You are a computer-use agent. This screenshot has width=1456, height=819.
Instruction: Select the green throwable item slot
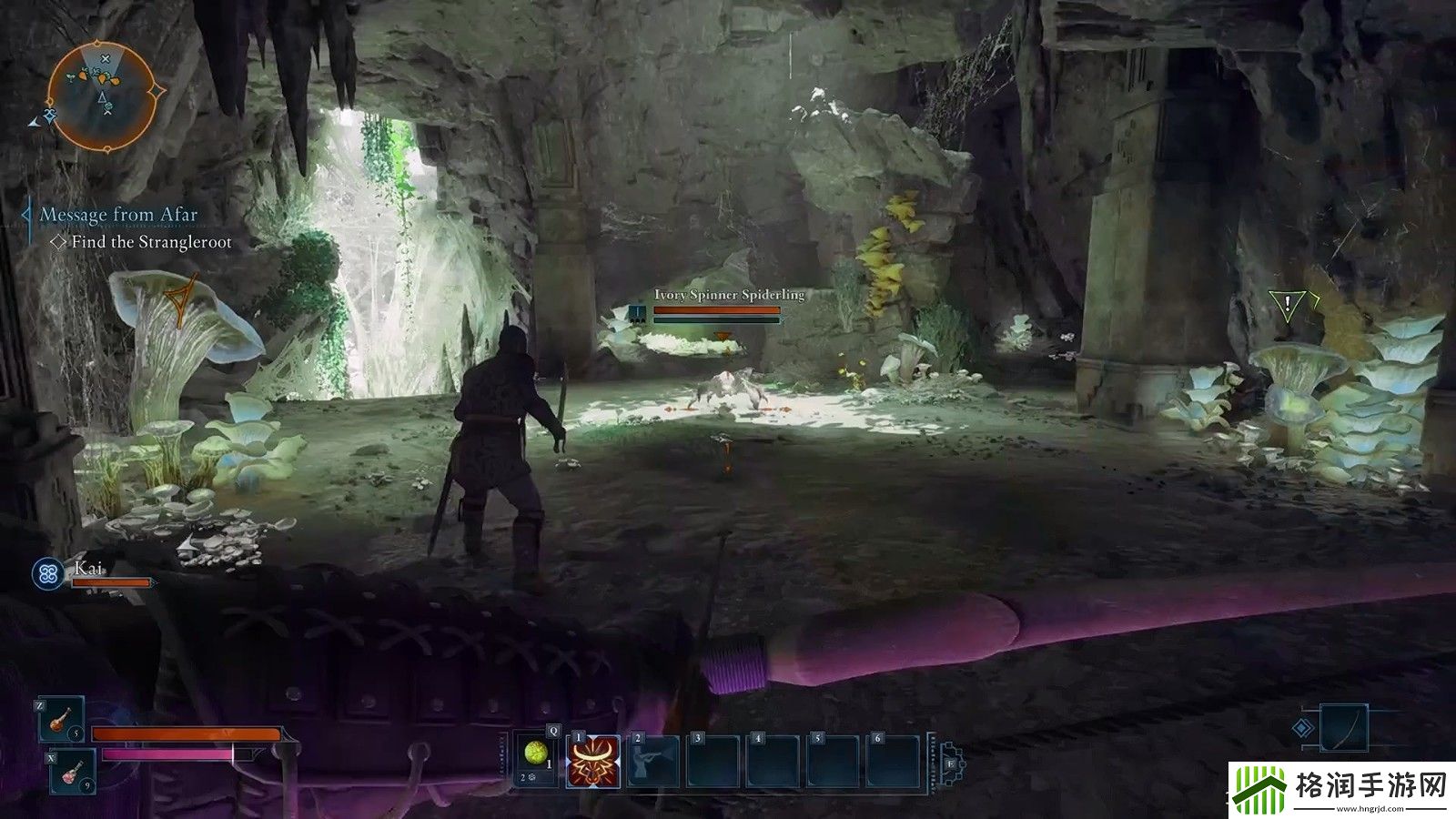[537, 755]
